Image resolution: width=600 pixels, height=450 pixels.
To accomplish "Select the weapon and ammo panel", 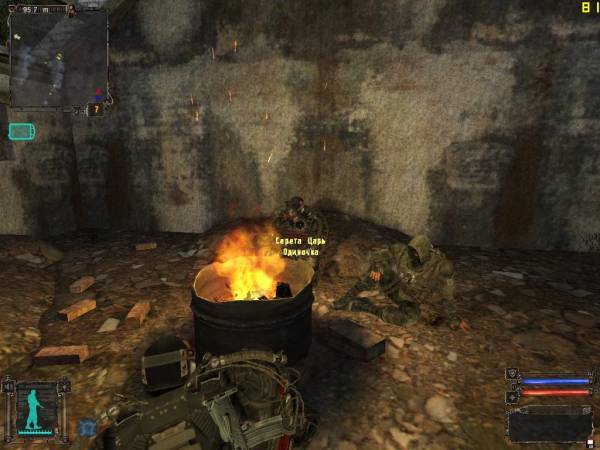I will pyautogui.click(x=549, y=424).
